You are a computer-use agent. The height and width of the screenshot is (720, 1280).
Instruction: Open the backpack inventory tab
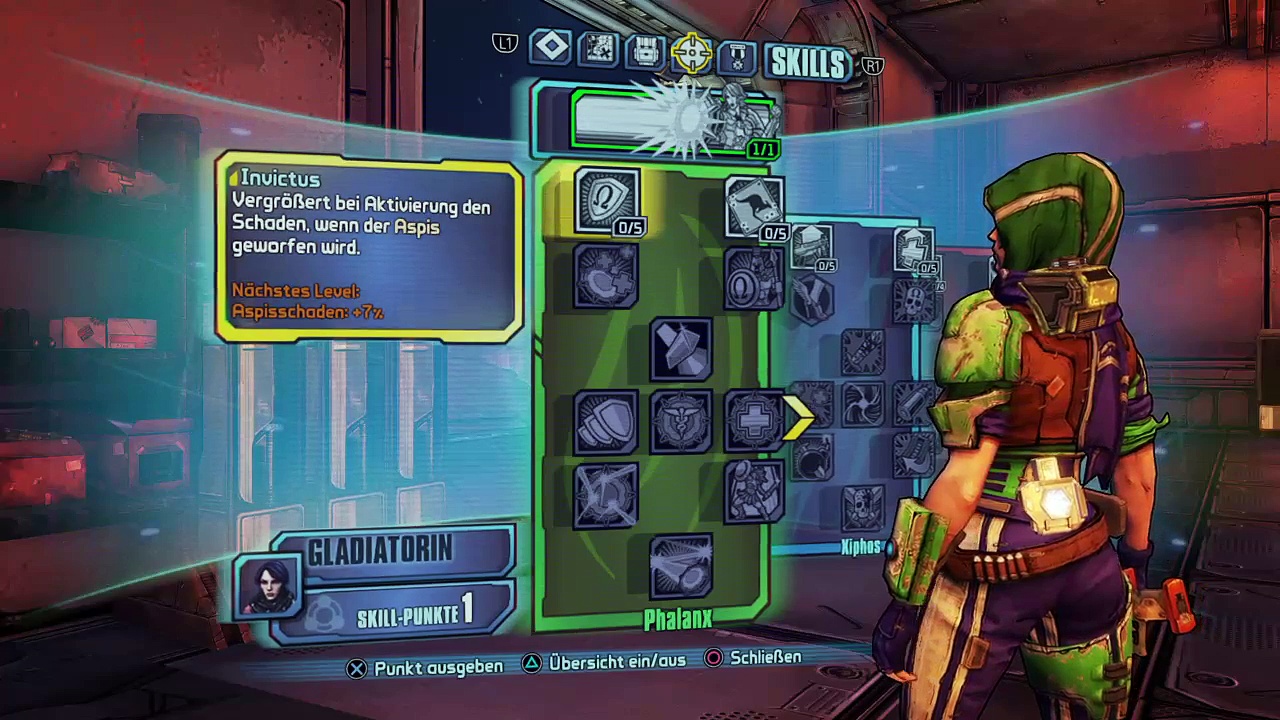point(645,50)
